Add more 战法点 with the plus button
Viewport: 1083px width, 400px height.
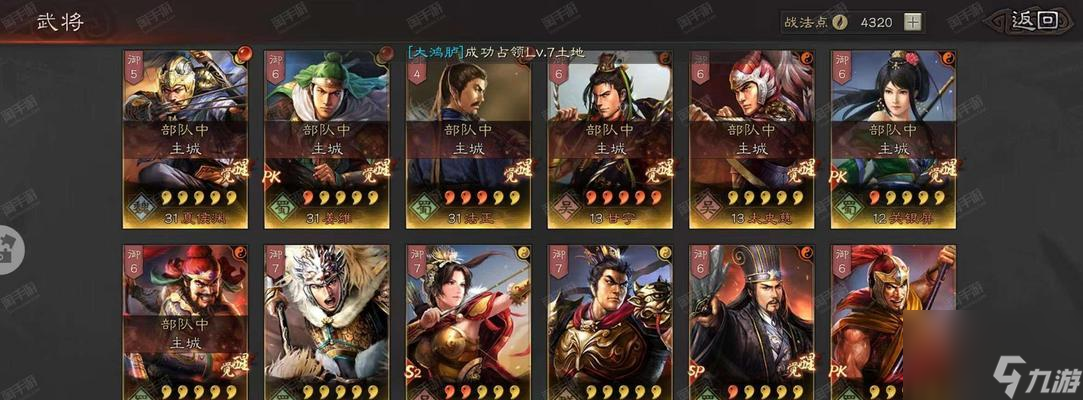pos(912,22)
